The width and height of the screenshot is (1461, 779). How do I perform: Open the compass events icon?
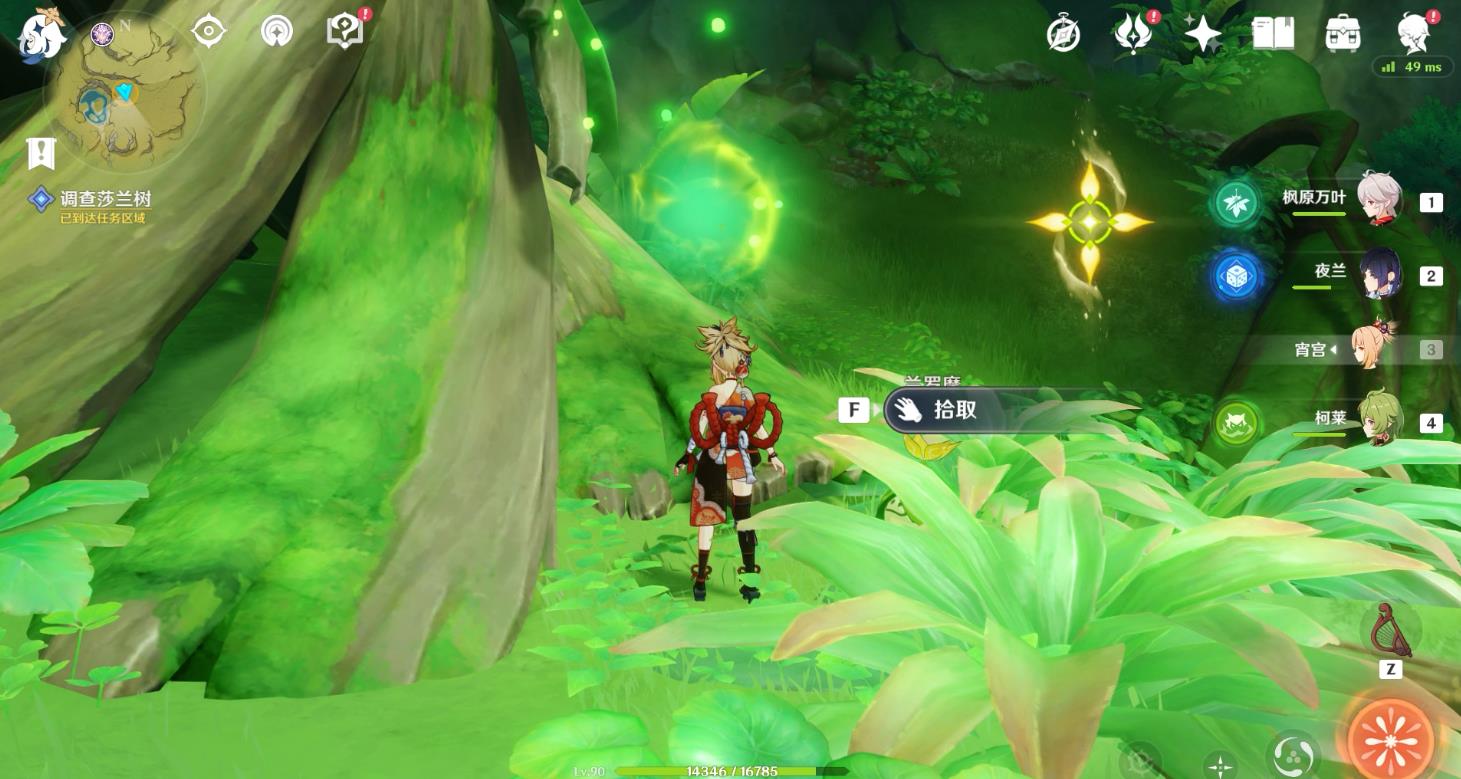pos(1063,34)
